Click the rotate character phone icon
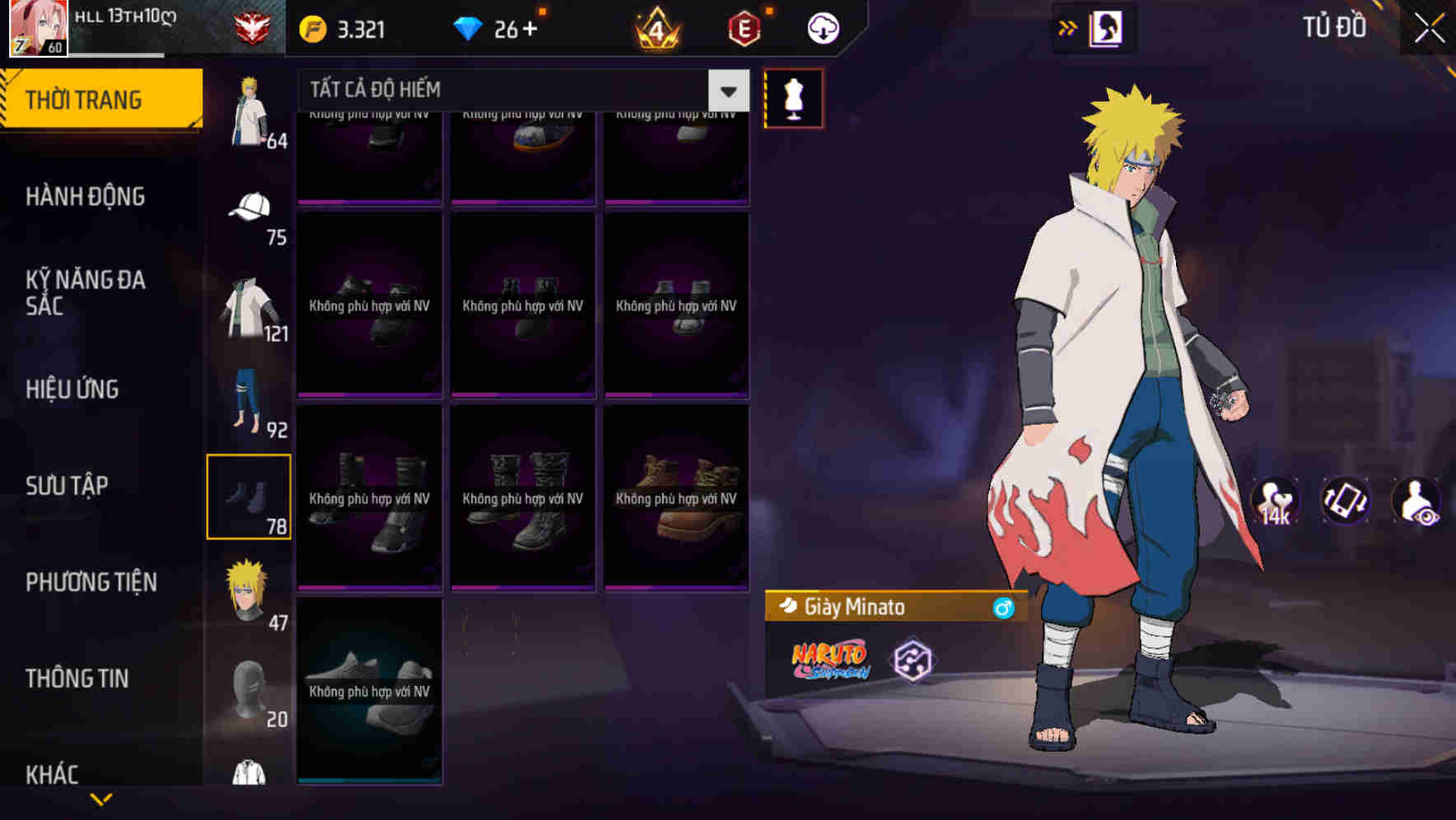The height and width of the screenshot is (820, 1456). (x=1346, y=502)
